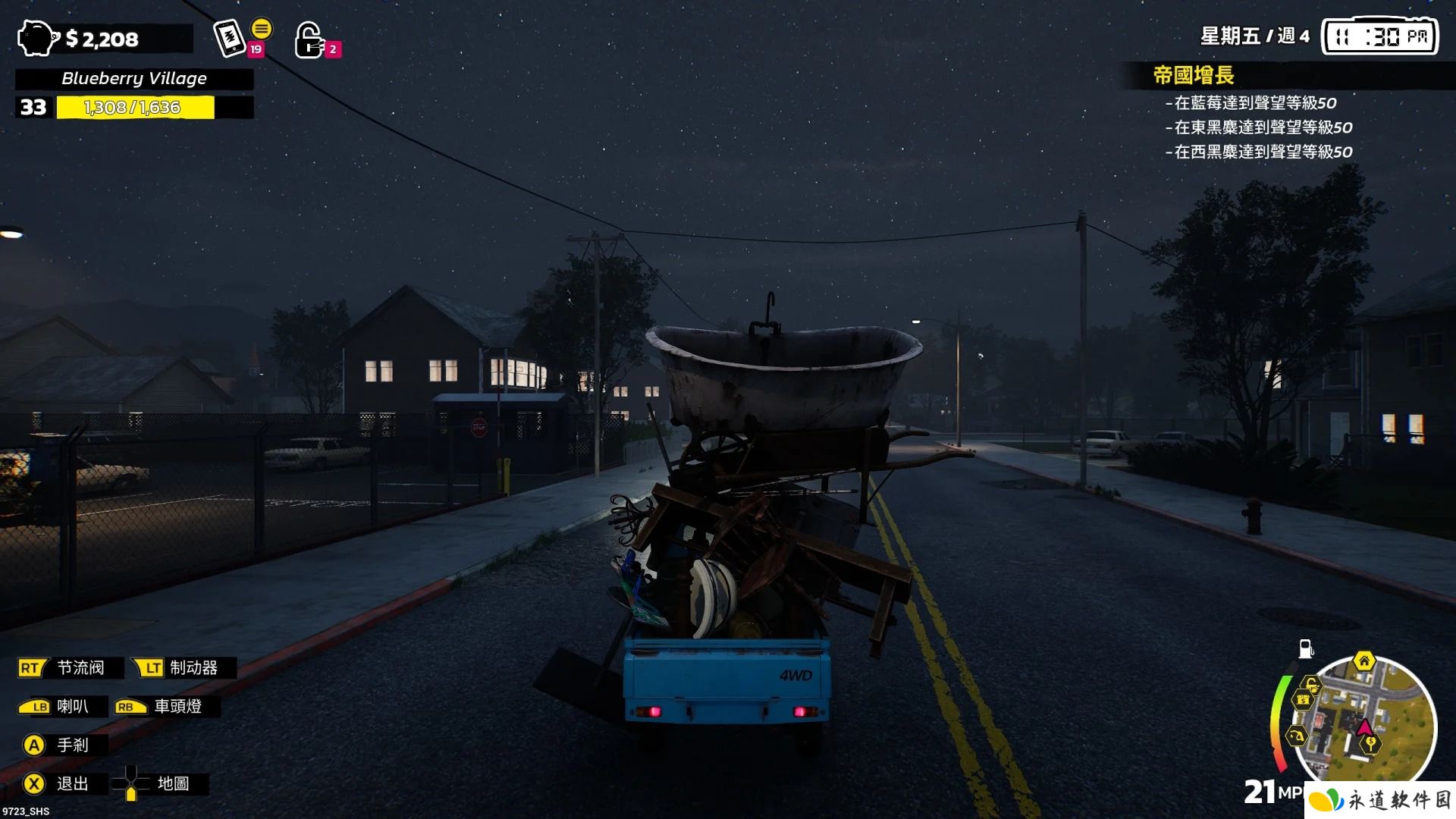Select the home marker on the minimap
This screenshot has height=819, width=1456.
click(x=1363, y=661)
